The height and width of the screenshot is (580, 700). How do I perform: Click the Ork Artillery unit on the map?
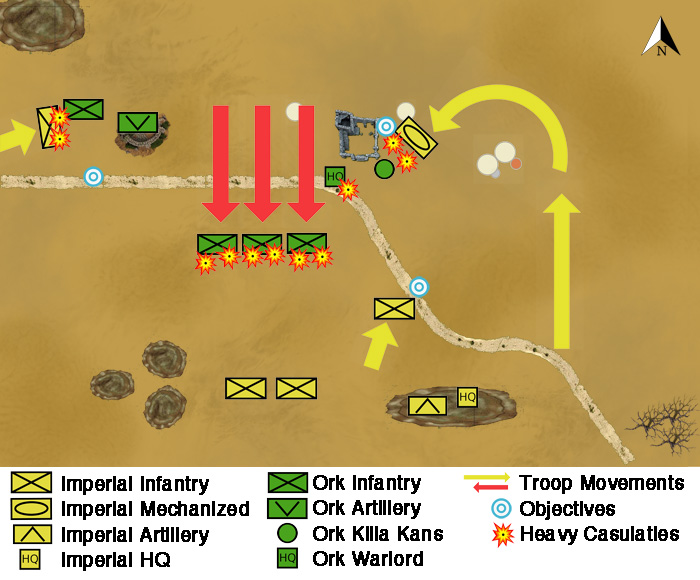click(x=137, y=122)
